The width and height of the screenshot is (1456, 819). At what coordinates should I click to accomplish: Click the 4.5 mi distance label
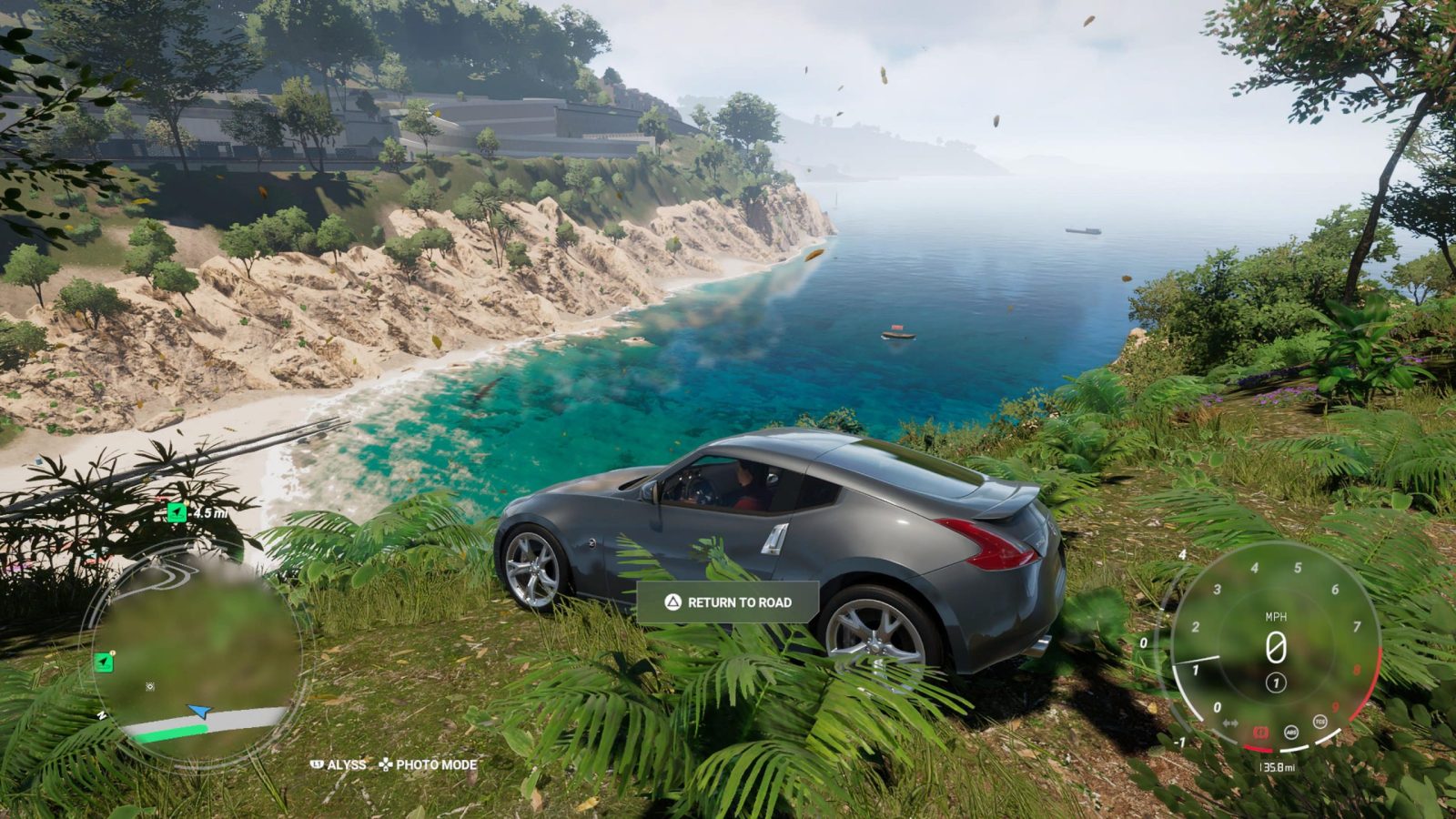point(210,513)
